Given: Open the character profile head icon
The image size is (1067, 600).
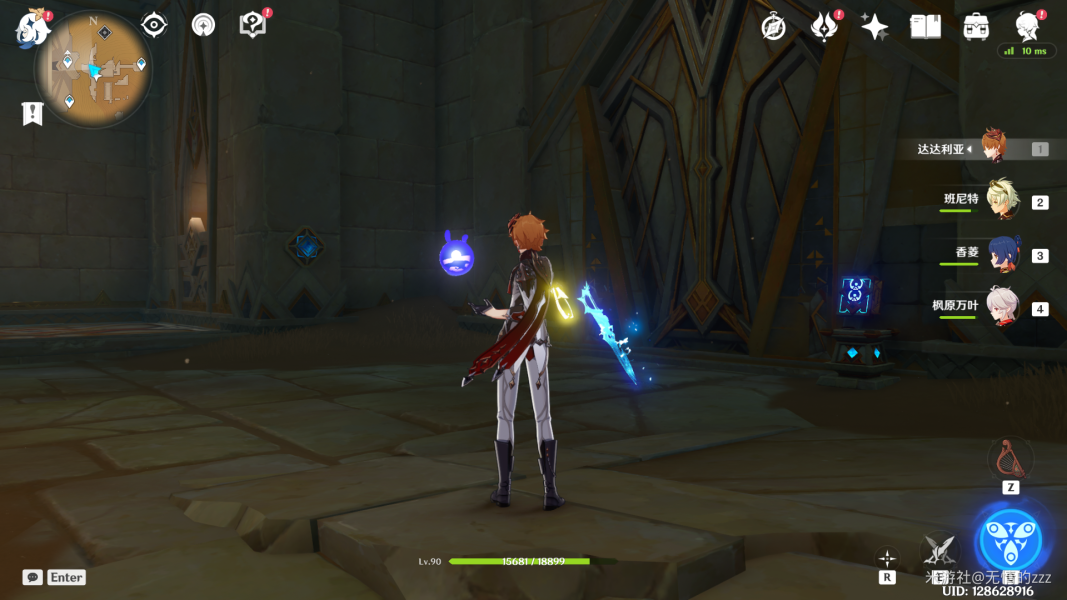Looking at the screenshot, I should (x=1026, y=25).
